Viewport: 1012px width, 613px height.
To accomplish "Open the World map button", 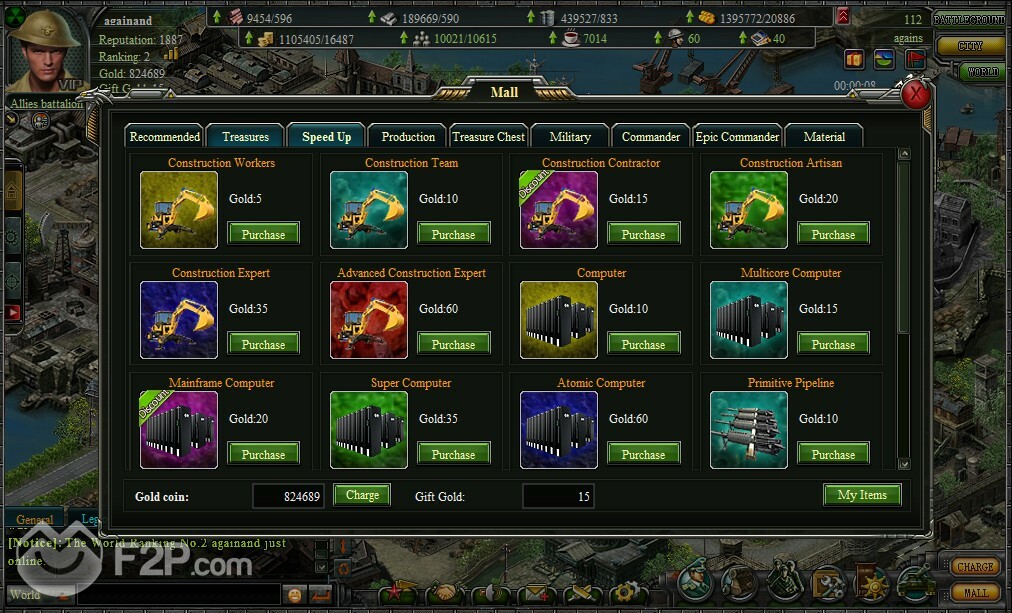I will tap(982, 72).
